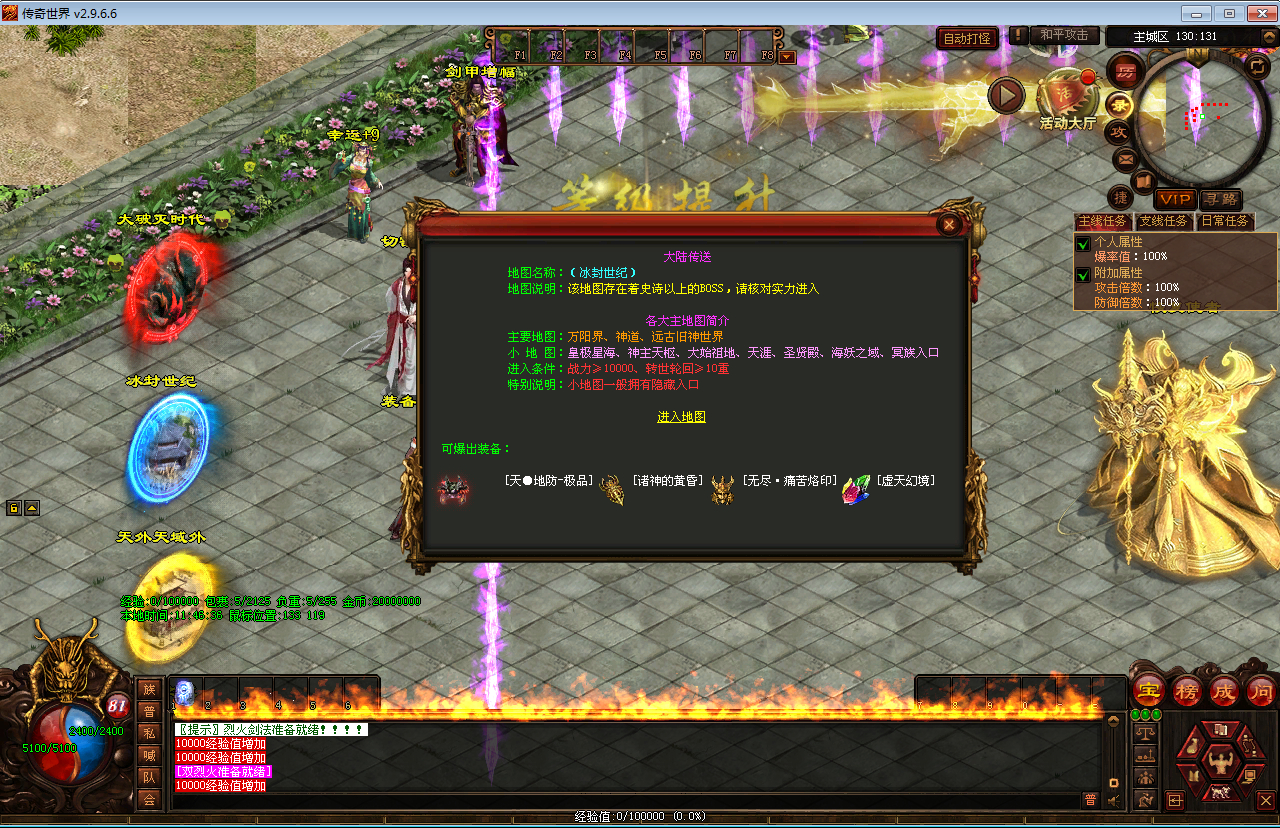
Task: Open the mail envelope icon on right sidebar
Action: click(1126, 159)
